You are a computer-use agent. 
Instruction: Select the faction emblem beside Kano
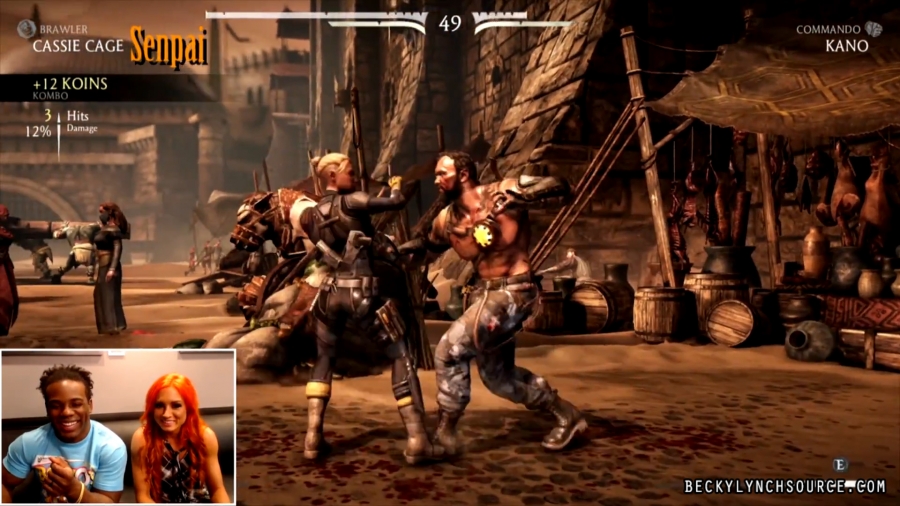[x=874, y=30]
